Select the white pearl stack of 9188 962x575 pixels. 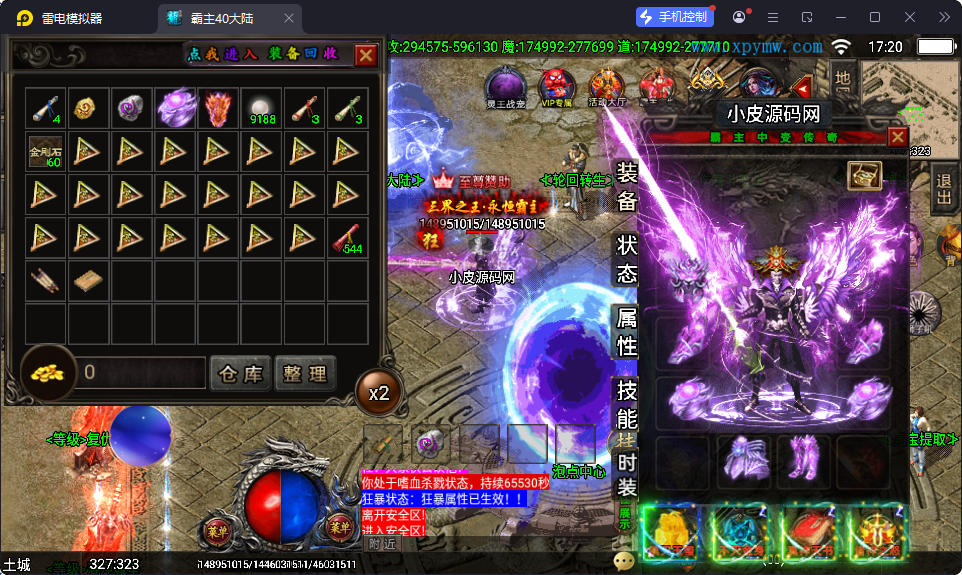(x=262, y=108)
